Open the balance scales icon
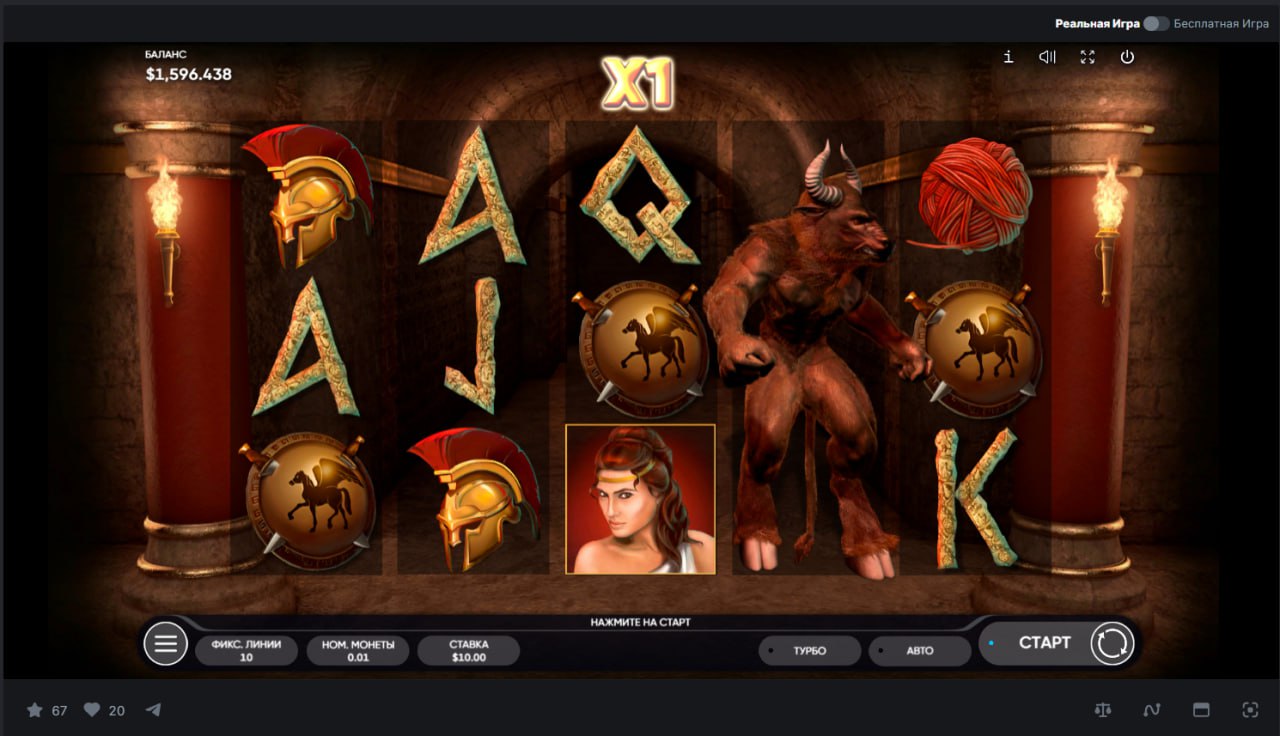Viewport: 1280px width, 736px height. 1103,710
